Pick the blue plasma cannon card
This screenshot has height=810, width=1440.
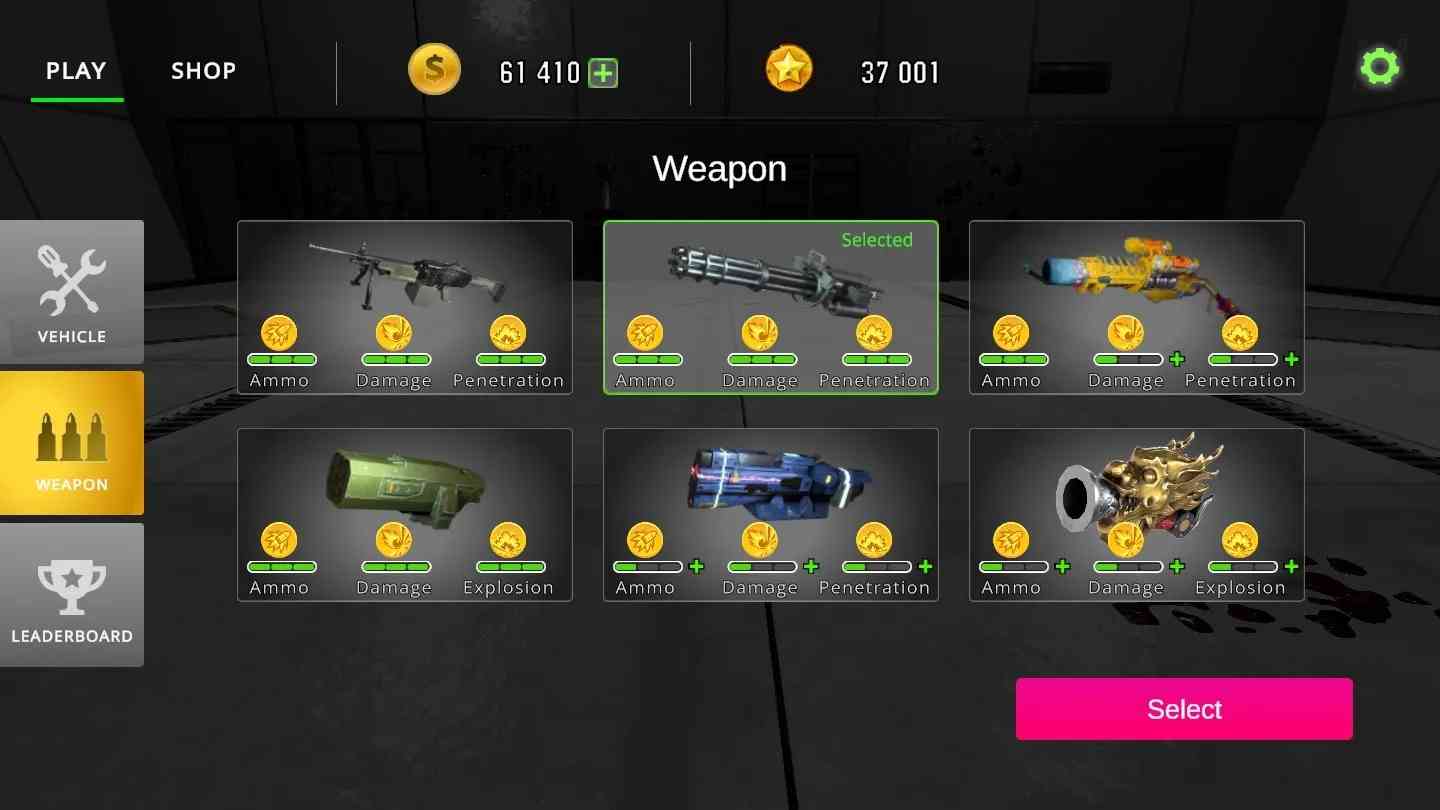(x=770, y=484)
